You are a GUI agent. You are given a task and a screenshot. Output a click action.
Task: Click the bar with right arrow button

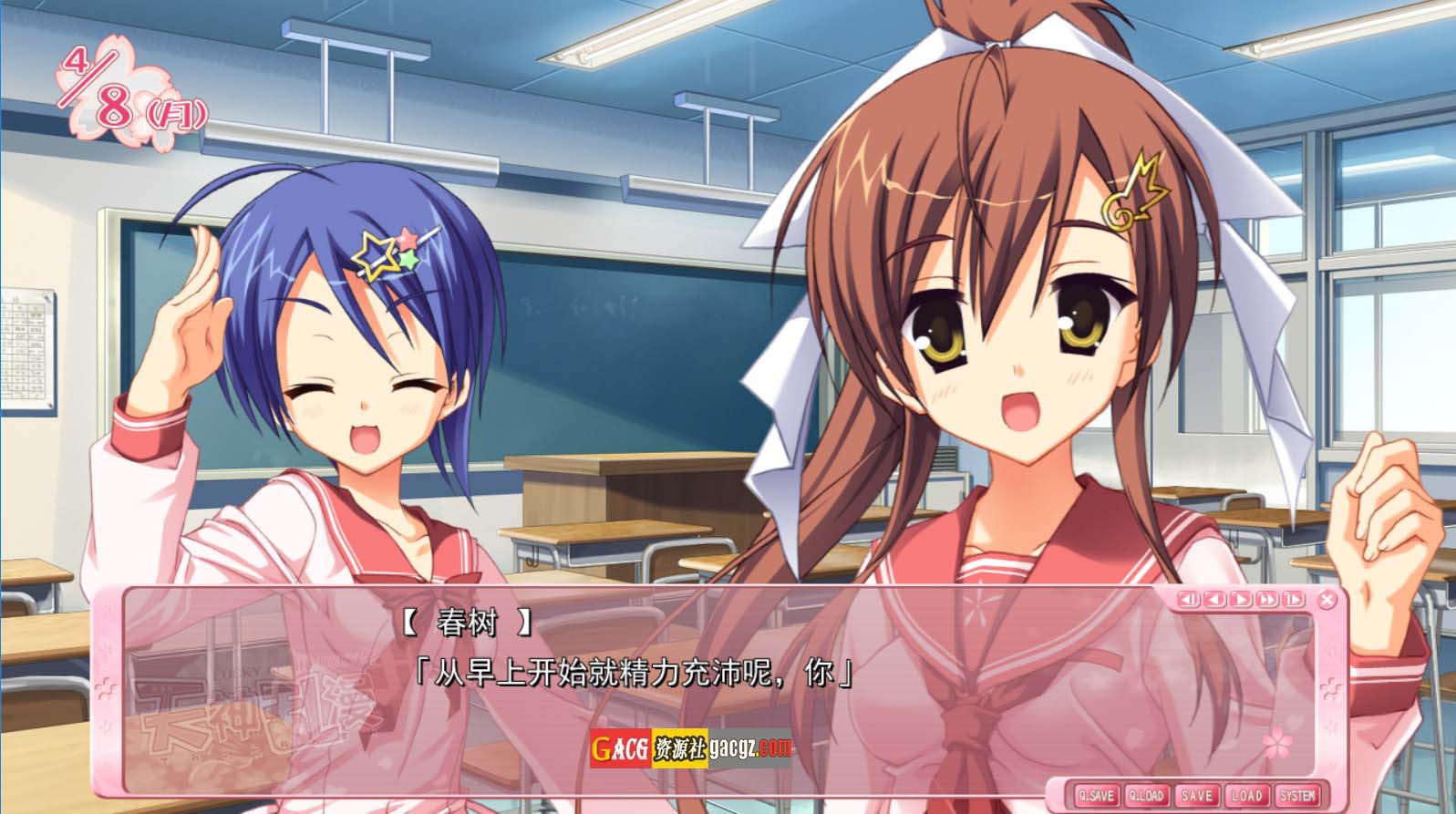coord(1292,599)
